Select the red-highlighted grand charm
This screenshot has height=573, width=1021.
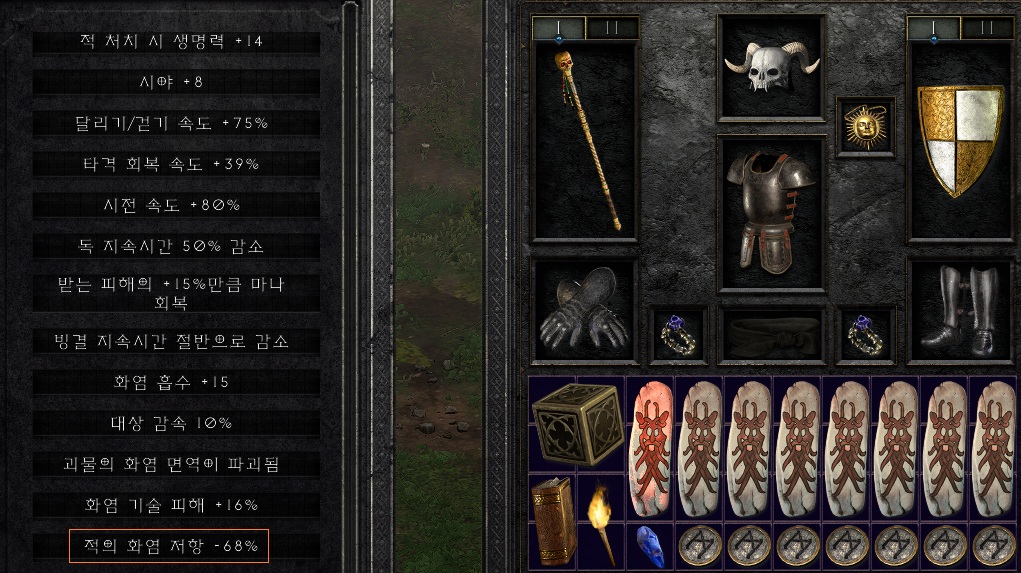pyautogui.click(x=650, y=448)
